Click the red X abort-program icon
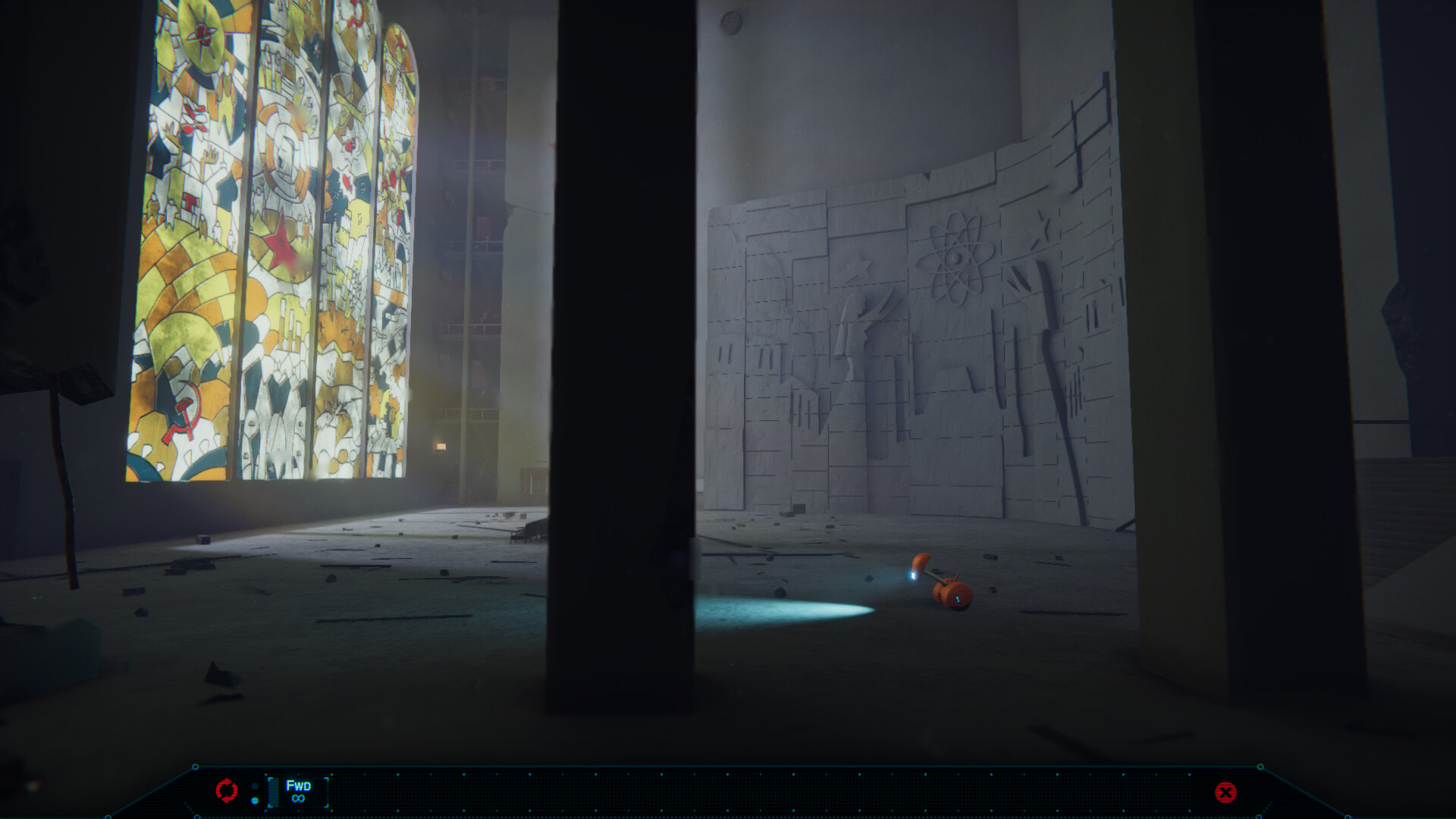Screen dimensions: 1456x819 1226,794
